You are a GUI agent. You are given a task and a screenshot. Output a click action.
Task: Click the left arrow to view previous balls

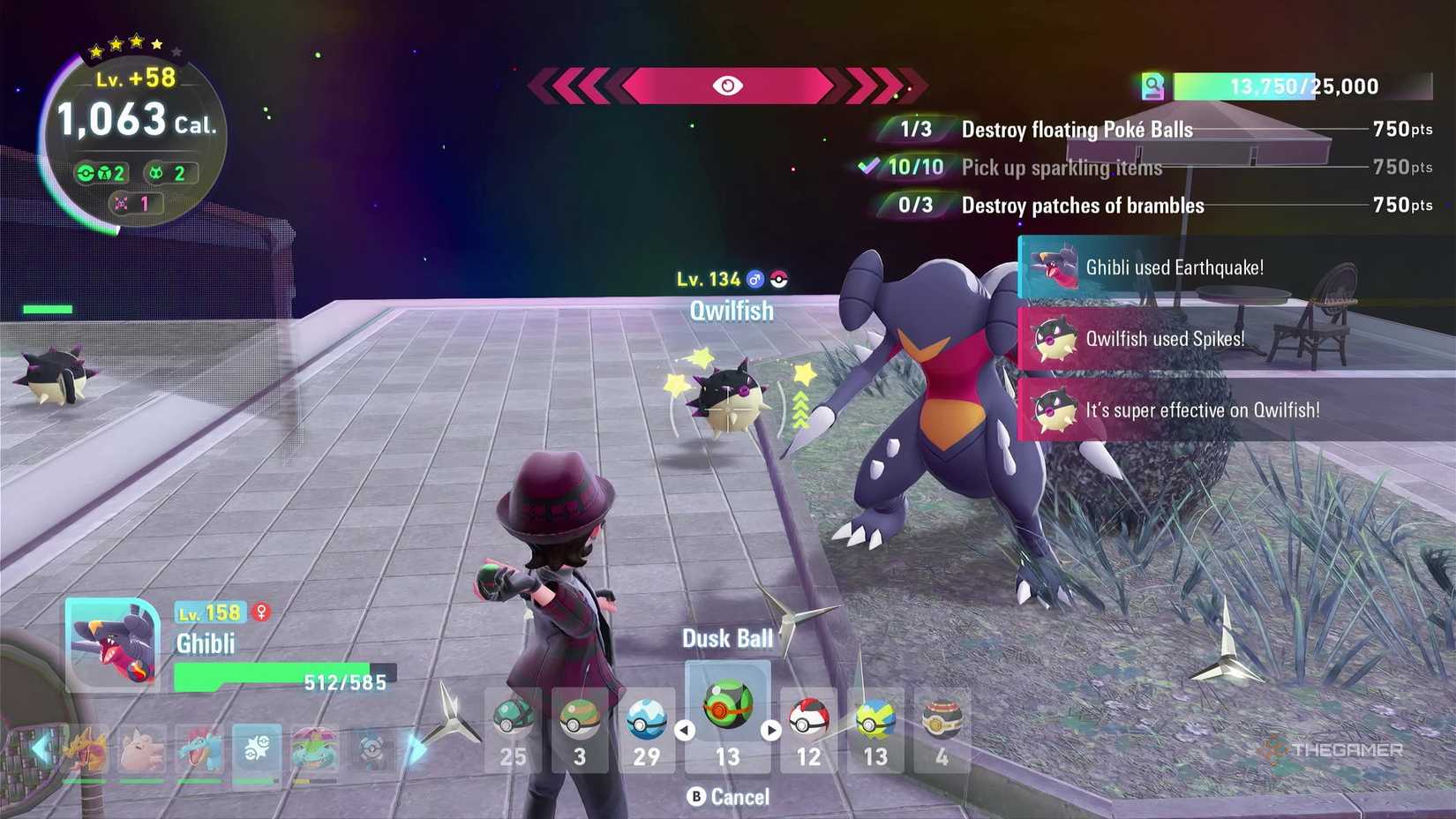coord(684,729)
